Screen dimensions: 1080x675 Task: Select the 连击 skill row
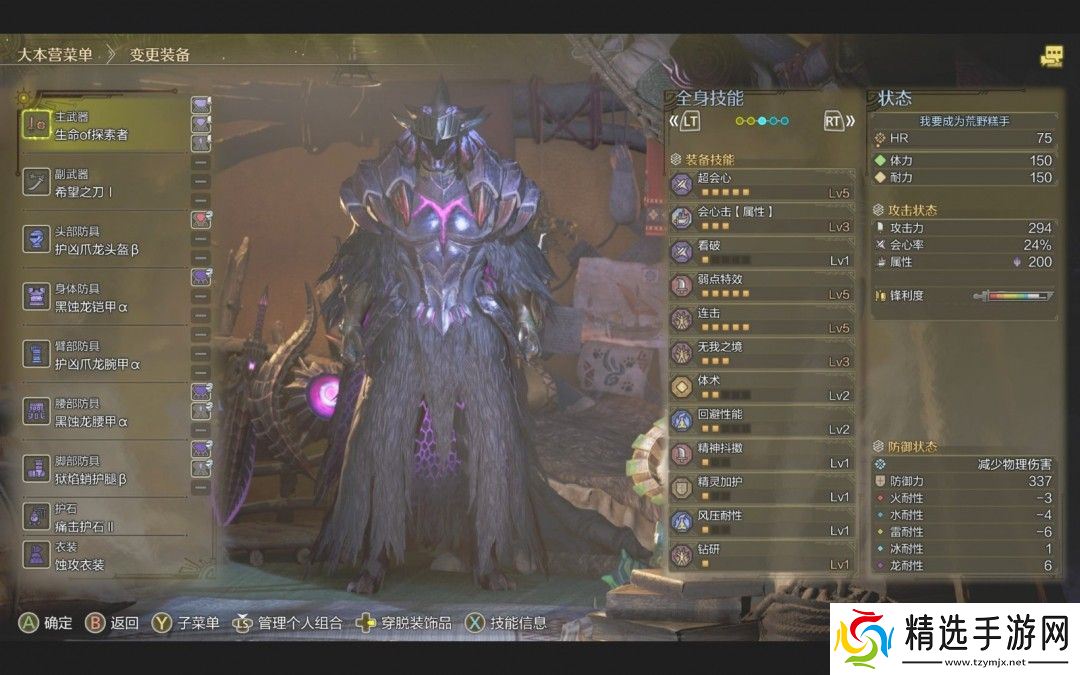pyautogui.click(x=762, y=320)
